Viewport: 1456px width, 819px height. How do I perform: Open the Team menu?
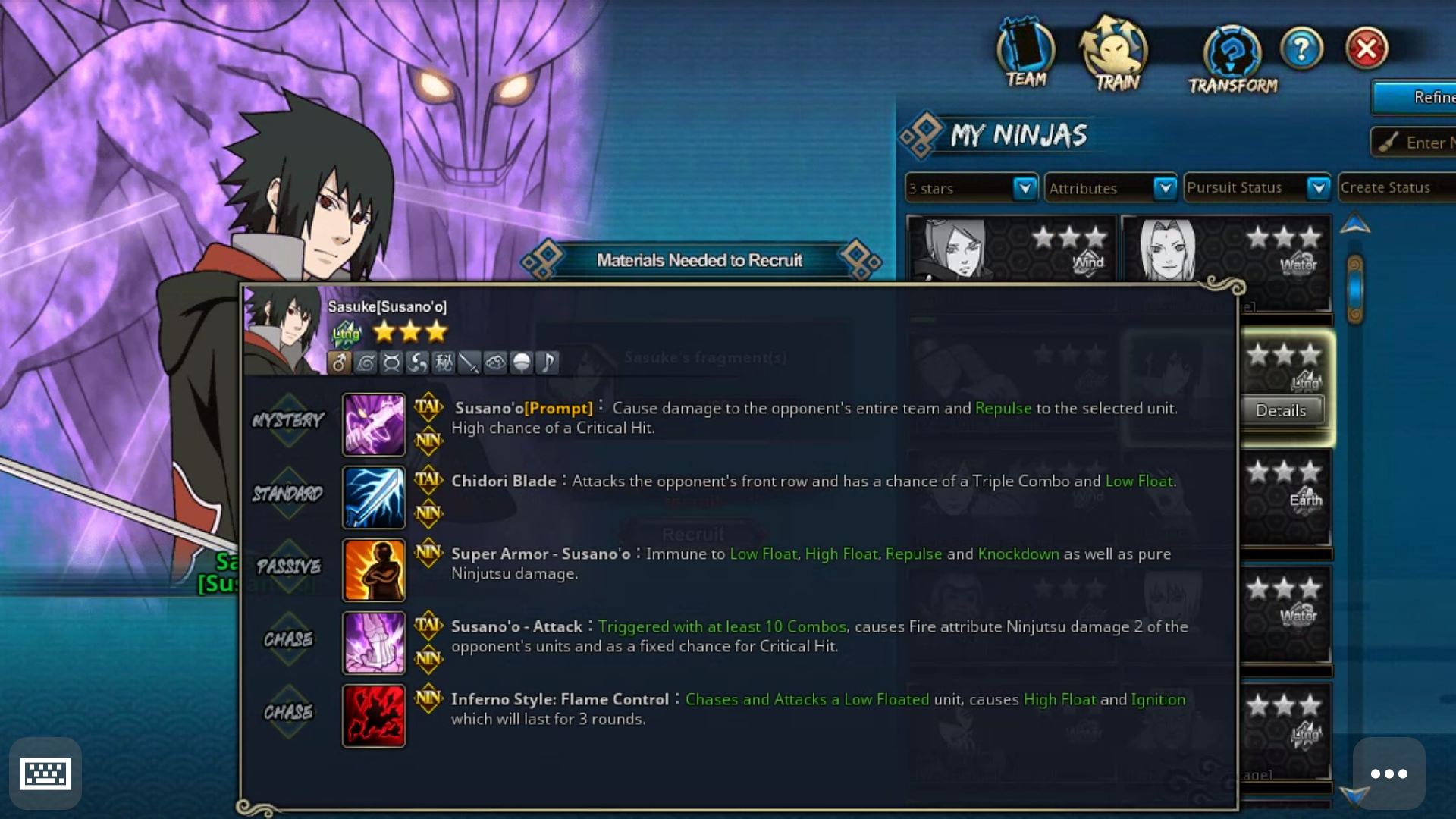click(x=1025, y=53)
